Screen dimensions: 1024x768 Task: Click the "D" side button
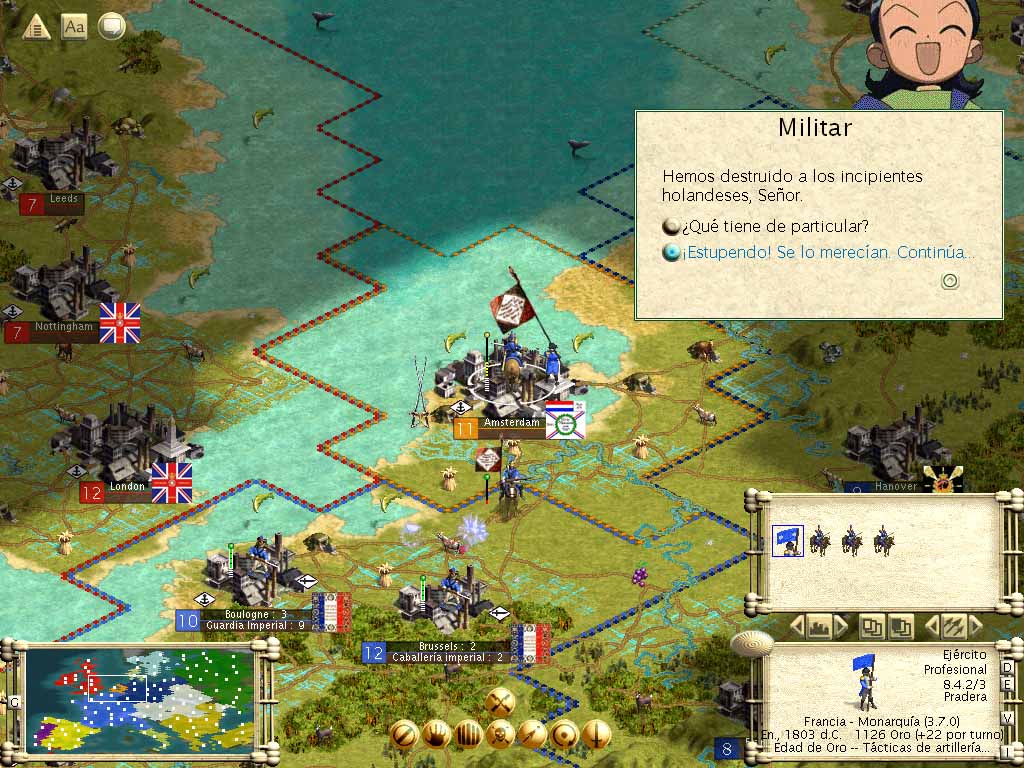[x=1007, y=667]
